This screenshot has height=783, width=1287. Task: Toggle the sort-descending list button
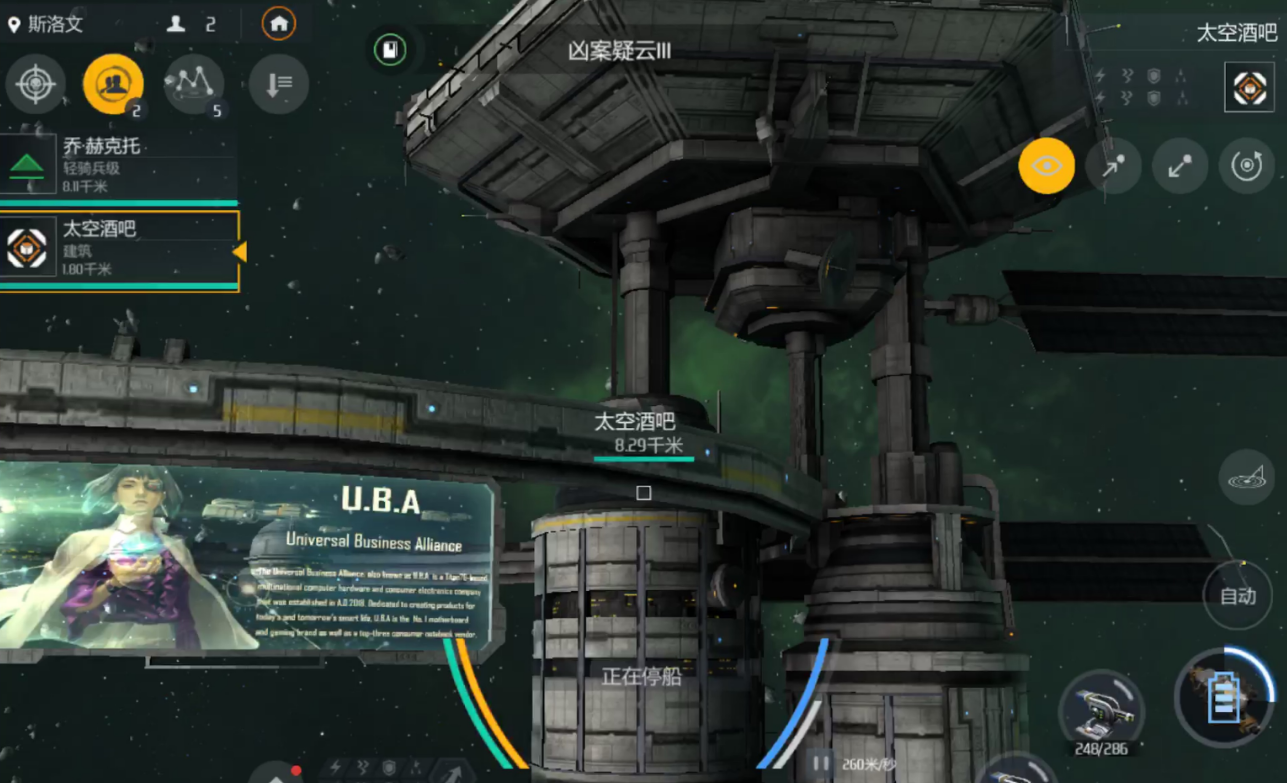click(278, 84)
